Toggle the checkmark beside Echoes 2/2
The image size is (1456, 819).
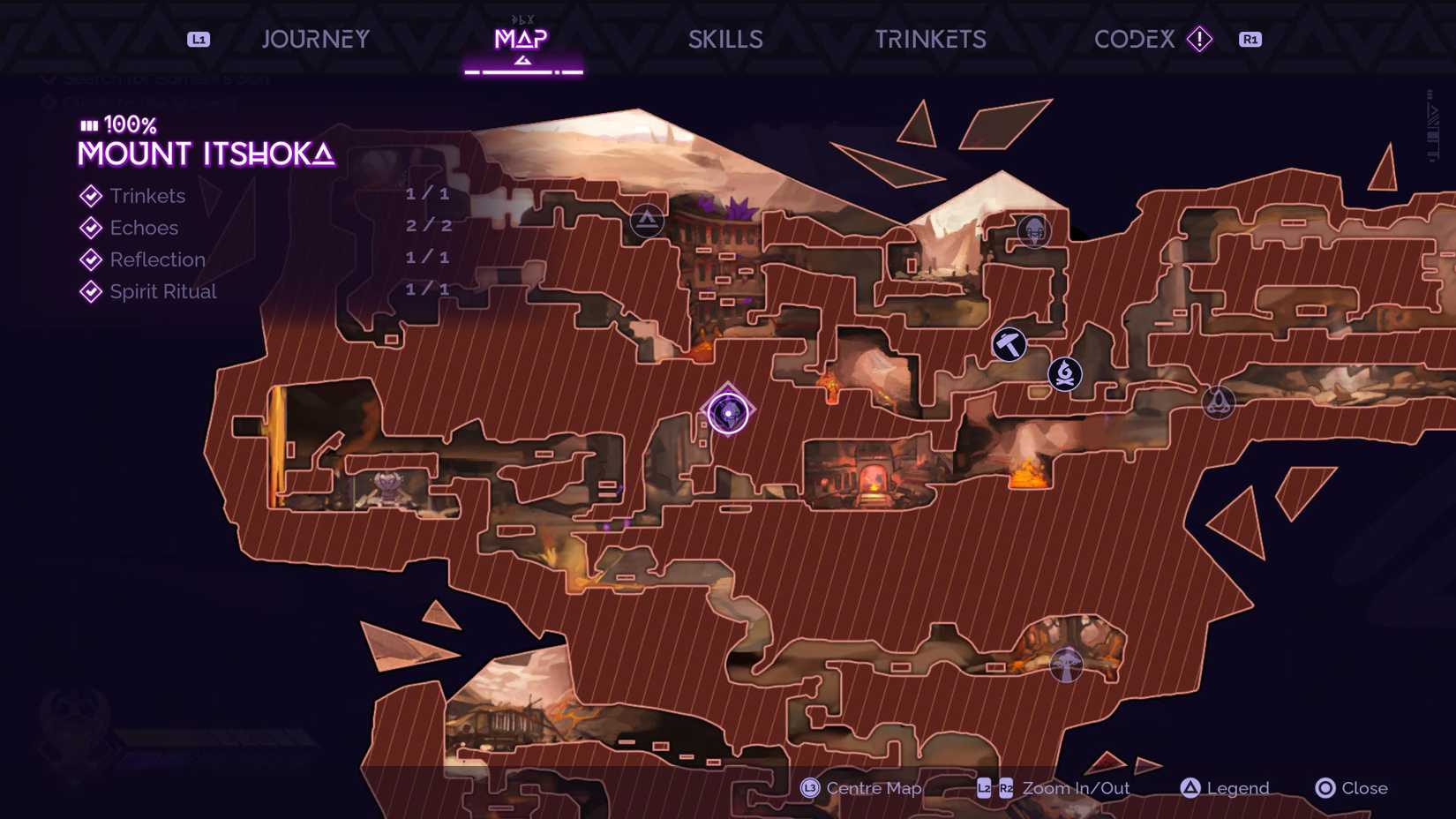click(x=91, y=228)
